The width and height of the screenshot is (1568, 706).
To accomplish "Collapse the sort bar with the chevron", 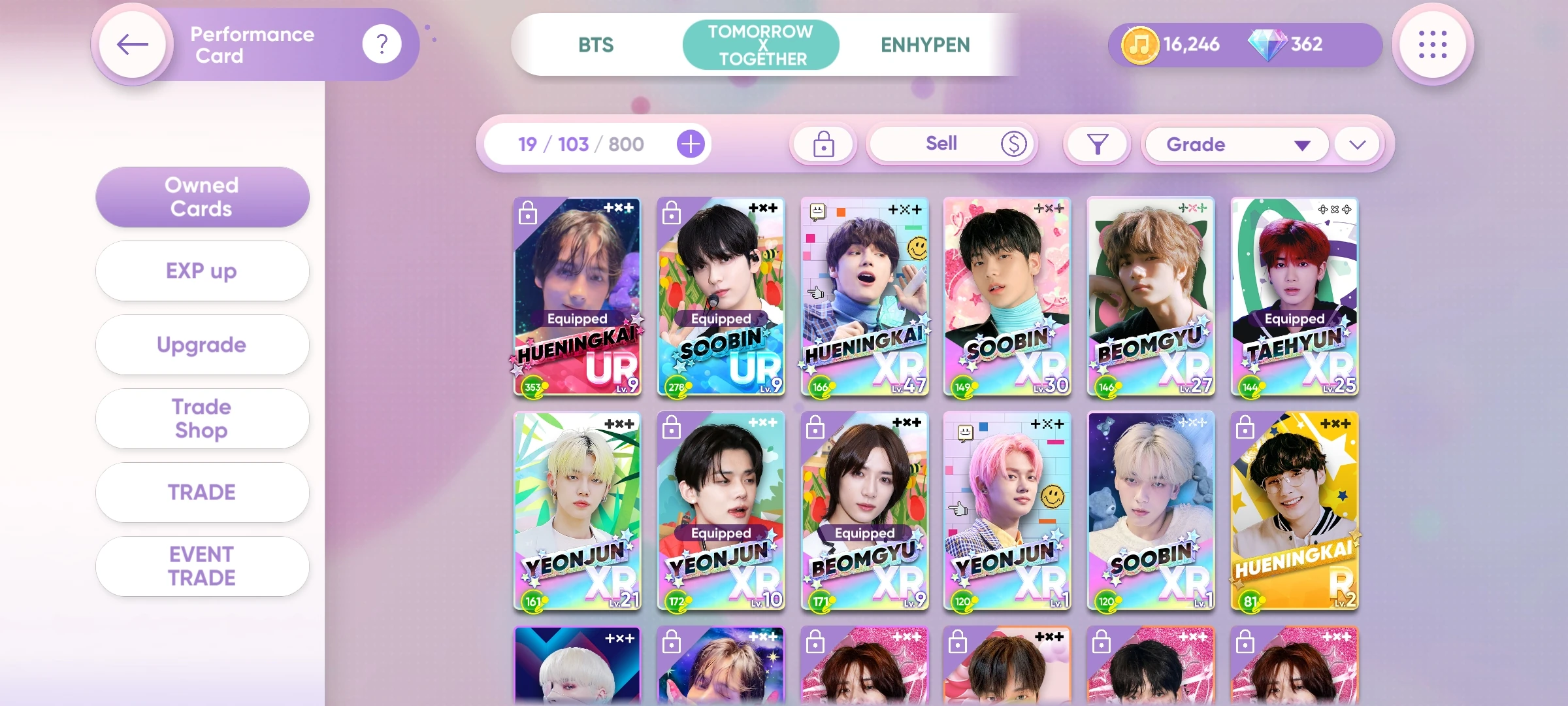I will (1356, 145).
